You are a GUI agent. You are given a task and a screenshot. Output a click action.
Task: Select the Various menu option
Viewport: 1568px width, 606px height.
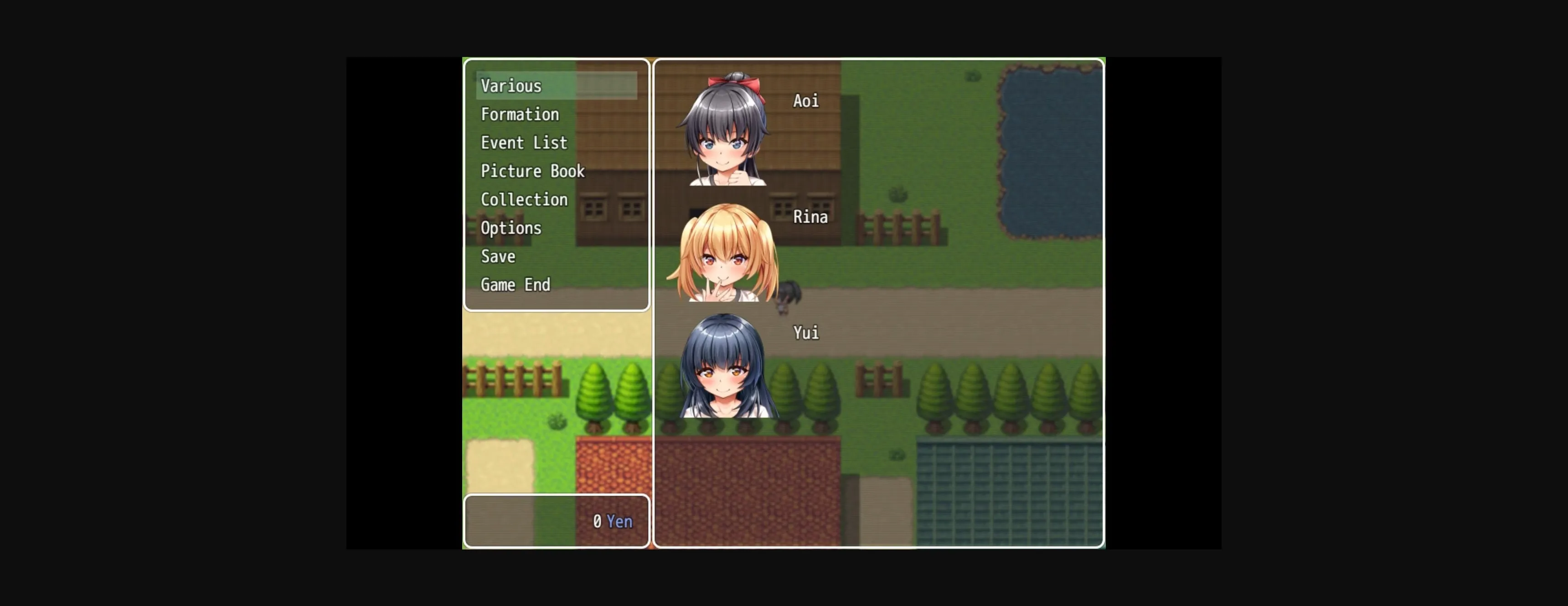[510, 86]
